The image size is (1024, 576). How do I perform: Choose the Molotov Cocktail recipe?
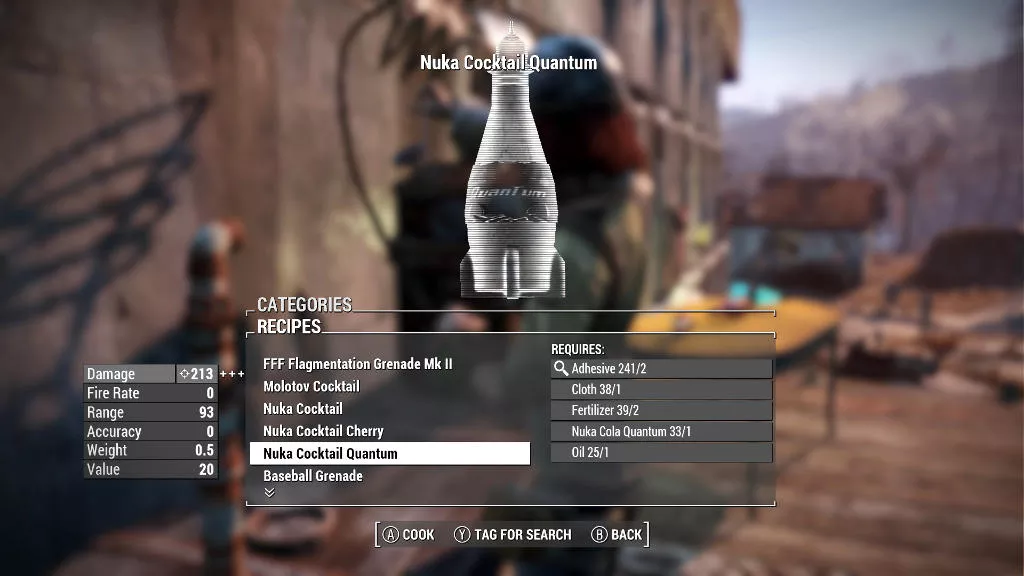tap(311, 386)
